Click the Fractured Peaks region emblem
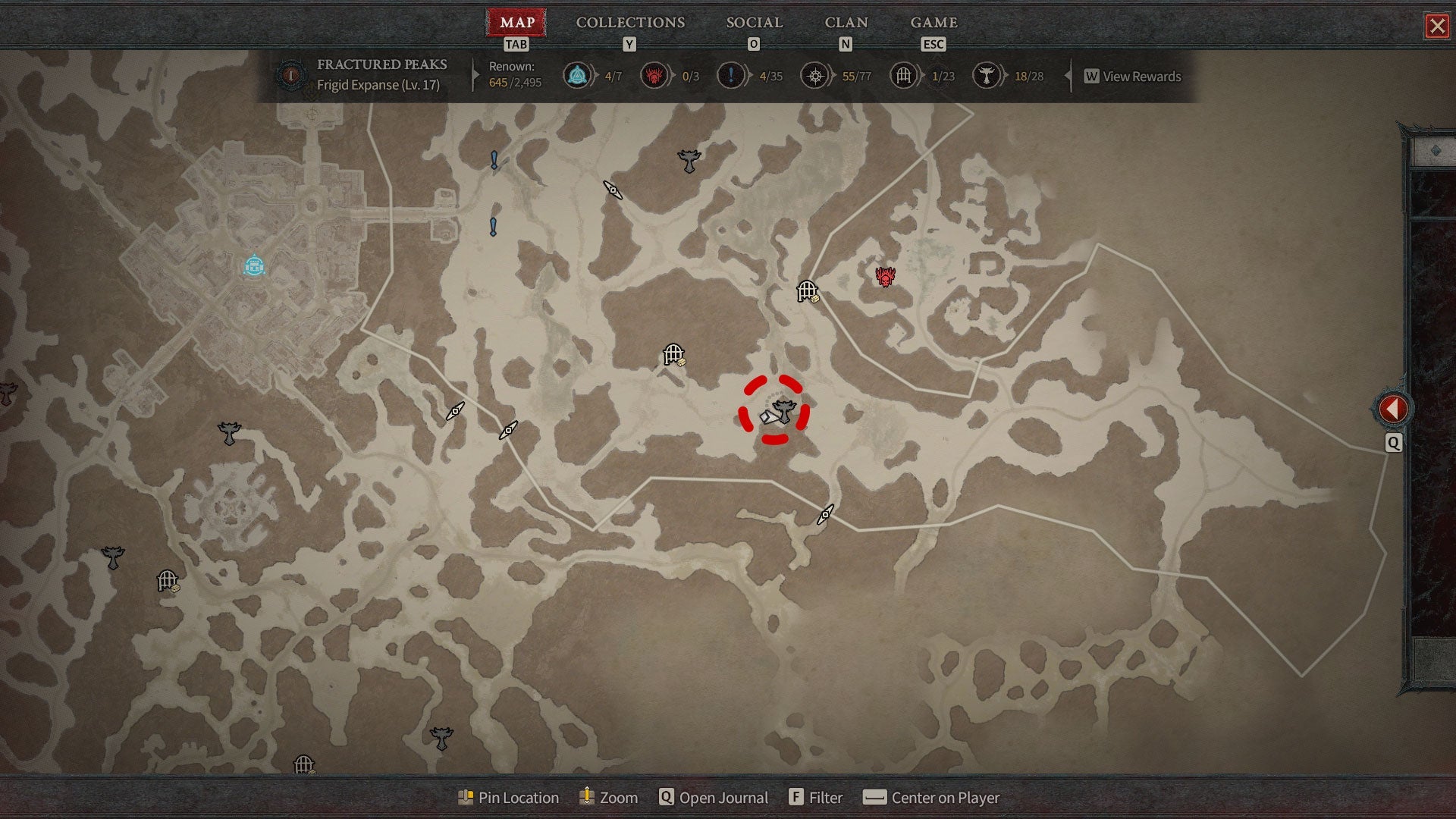This screenshot has width=1456, height=819. 290,76
